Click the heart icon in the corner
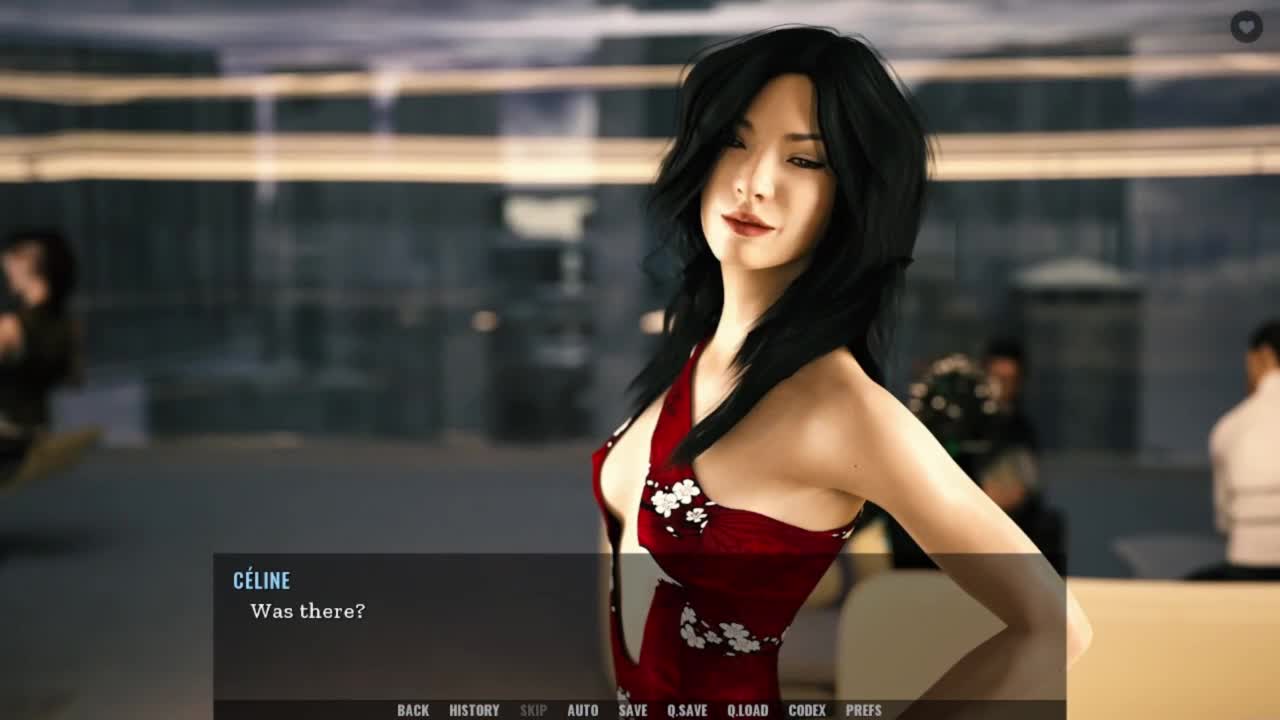This screenshot has height=720, width=1280. pos(1246,27)
